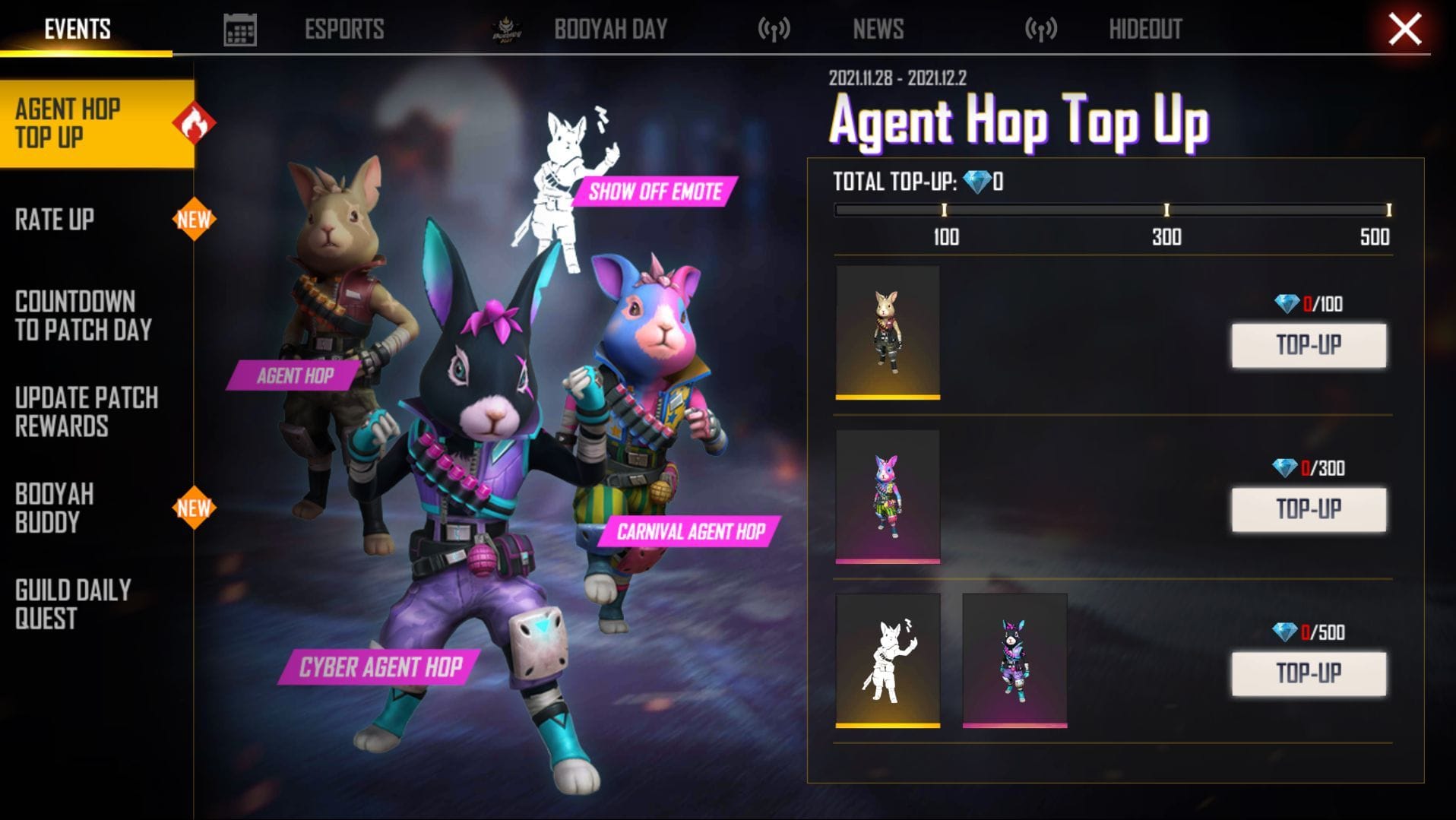Select the Booyah Day logo icon
This screenshot has width=1456, height=820.
click(x=506, y=28)
